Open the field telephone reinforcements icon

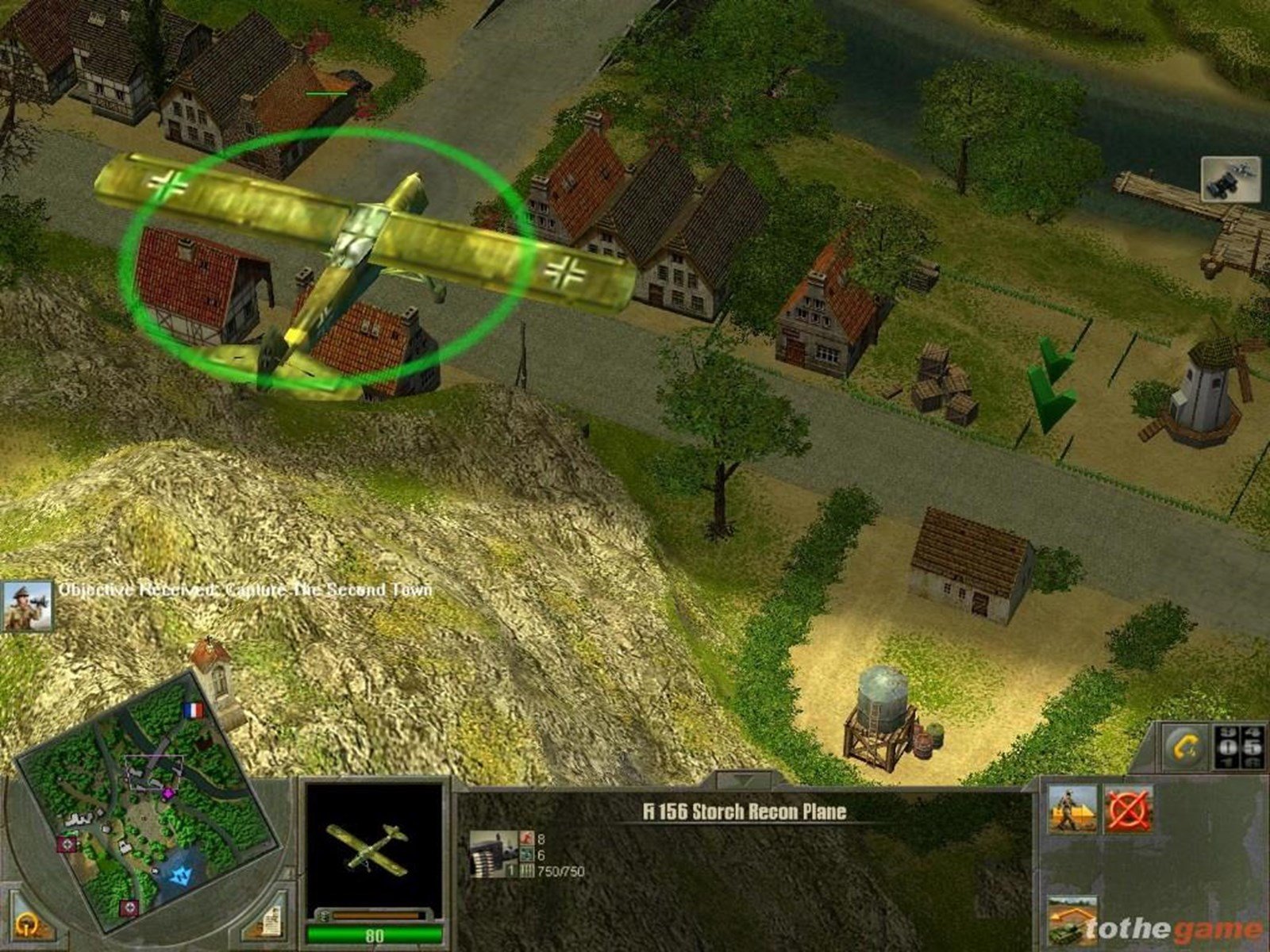coord(1183,747)
